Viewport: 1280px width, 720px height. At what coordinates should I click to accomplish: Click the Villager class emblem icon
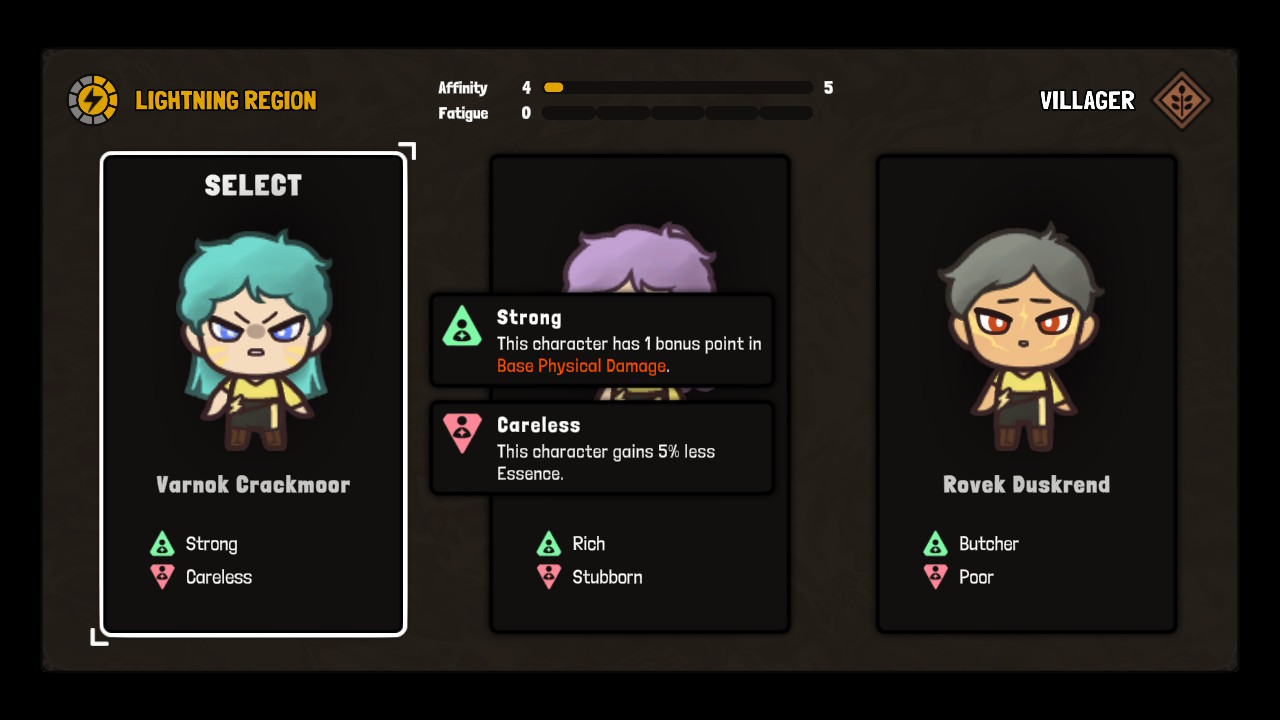[x=1183, y=99]
